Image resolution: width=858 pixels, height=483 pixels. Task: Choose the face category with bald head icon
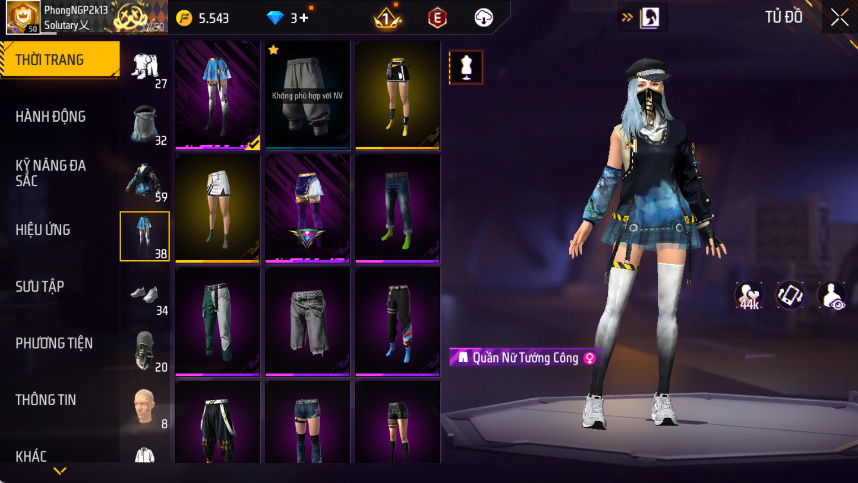click(145, 406)
